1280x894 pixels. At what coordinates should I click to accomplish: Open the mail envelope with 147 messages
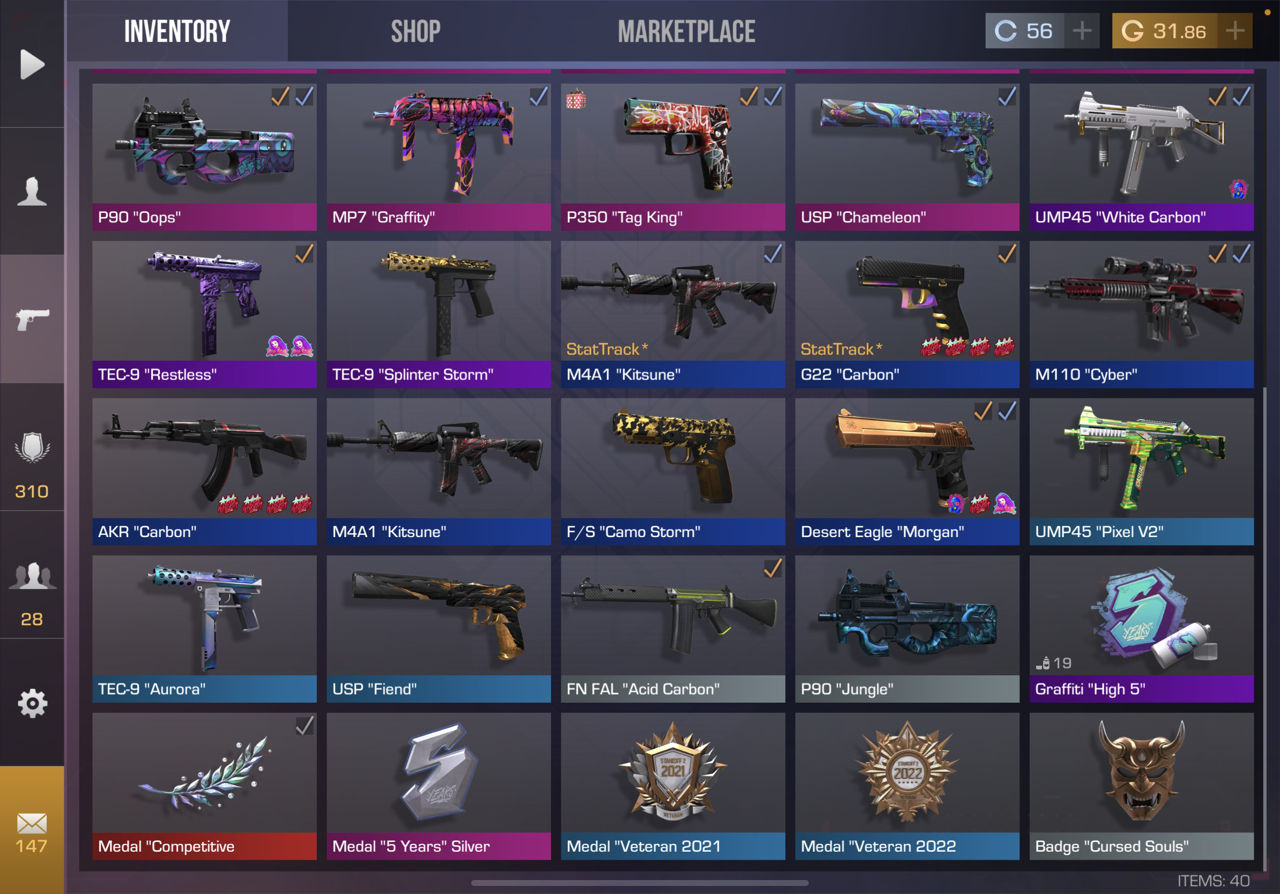coord(32,825)
